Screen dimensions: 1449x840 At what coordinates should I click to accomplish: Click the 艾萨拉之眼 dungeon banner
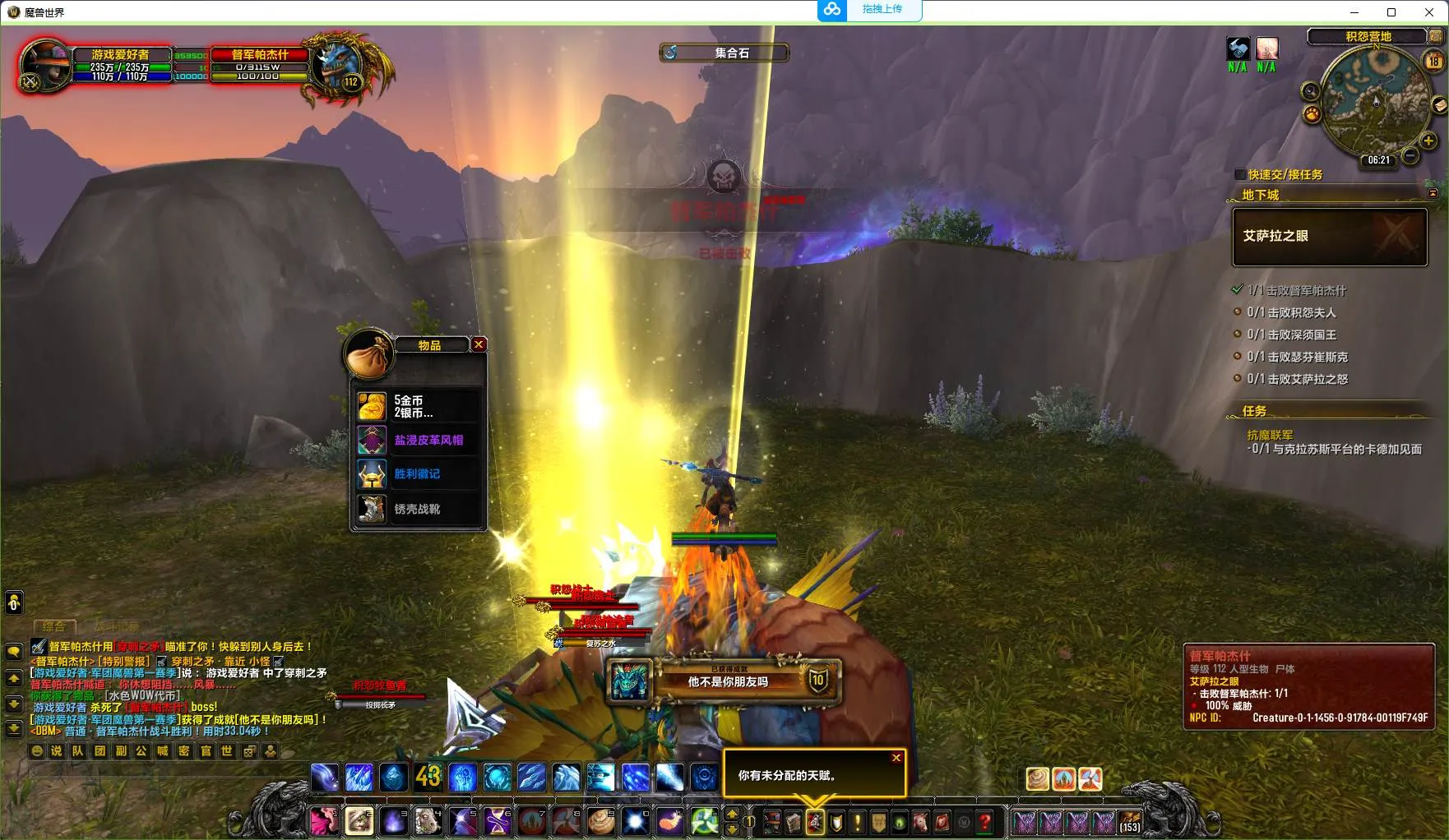coord(1329,237)
